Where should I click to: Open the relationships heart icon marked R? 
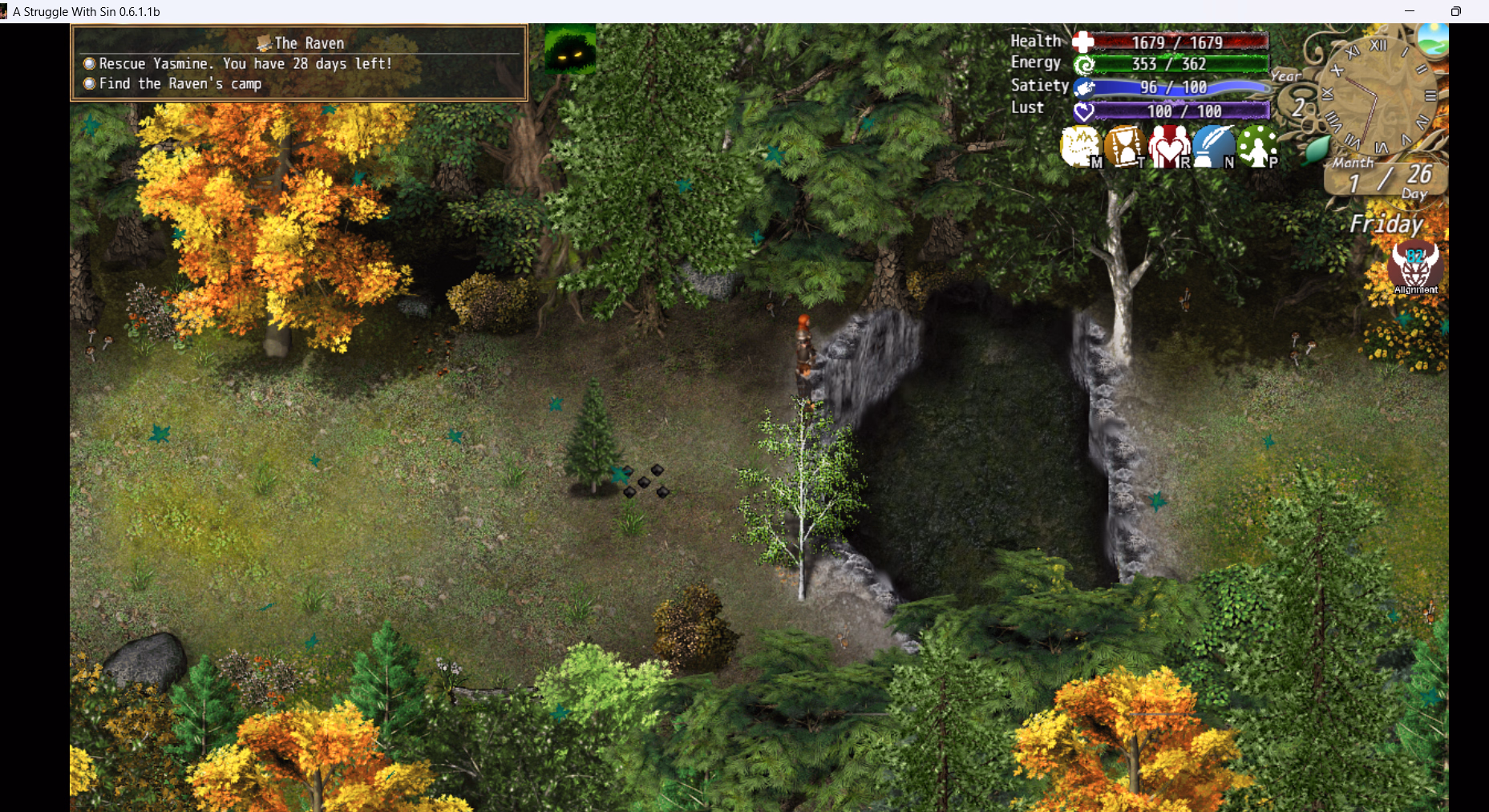(1168, 147)
